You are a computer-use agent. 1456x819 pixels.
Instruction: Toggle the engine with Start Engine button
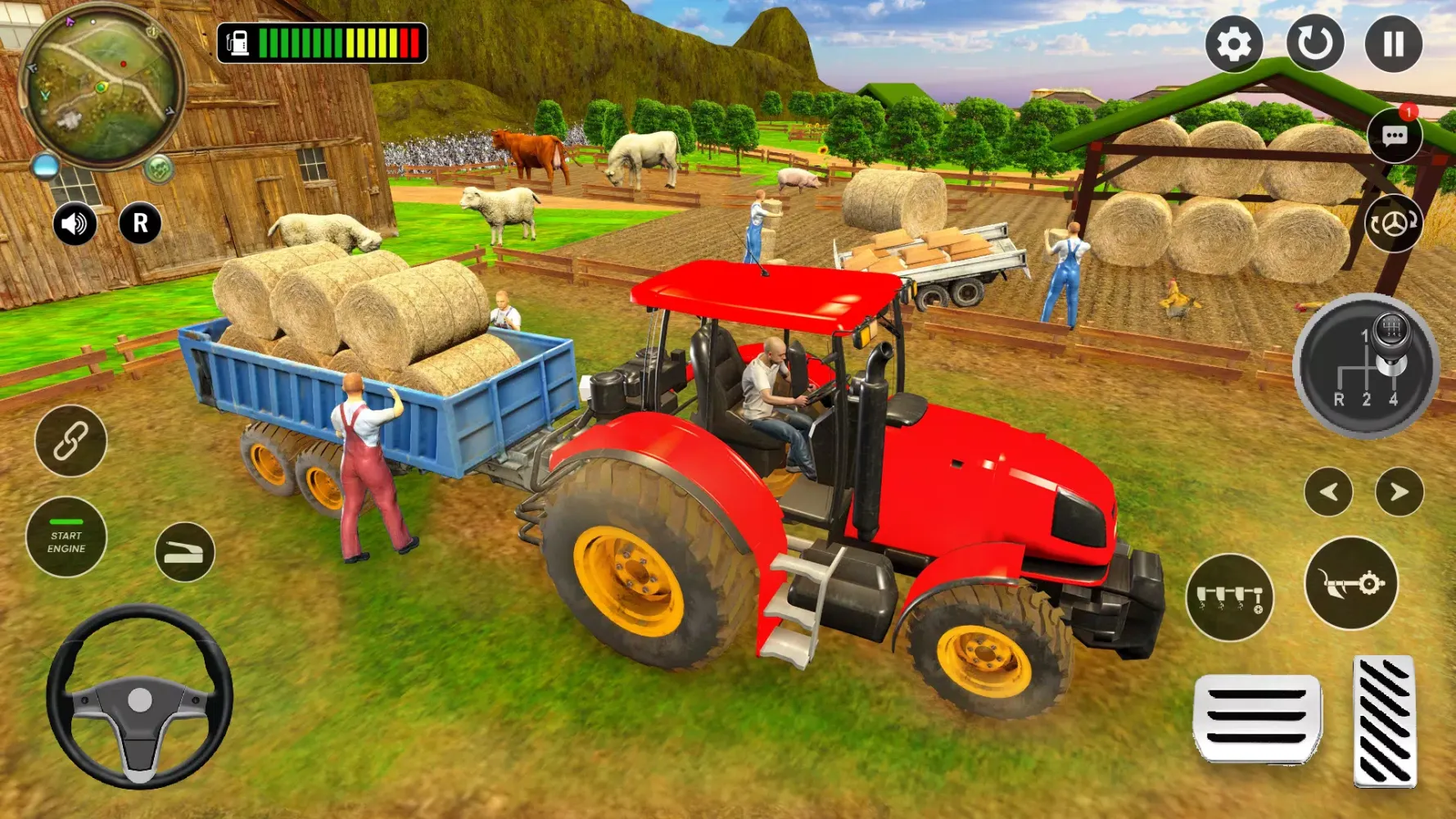pos(69,538)
